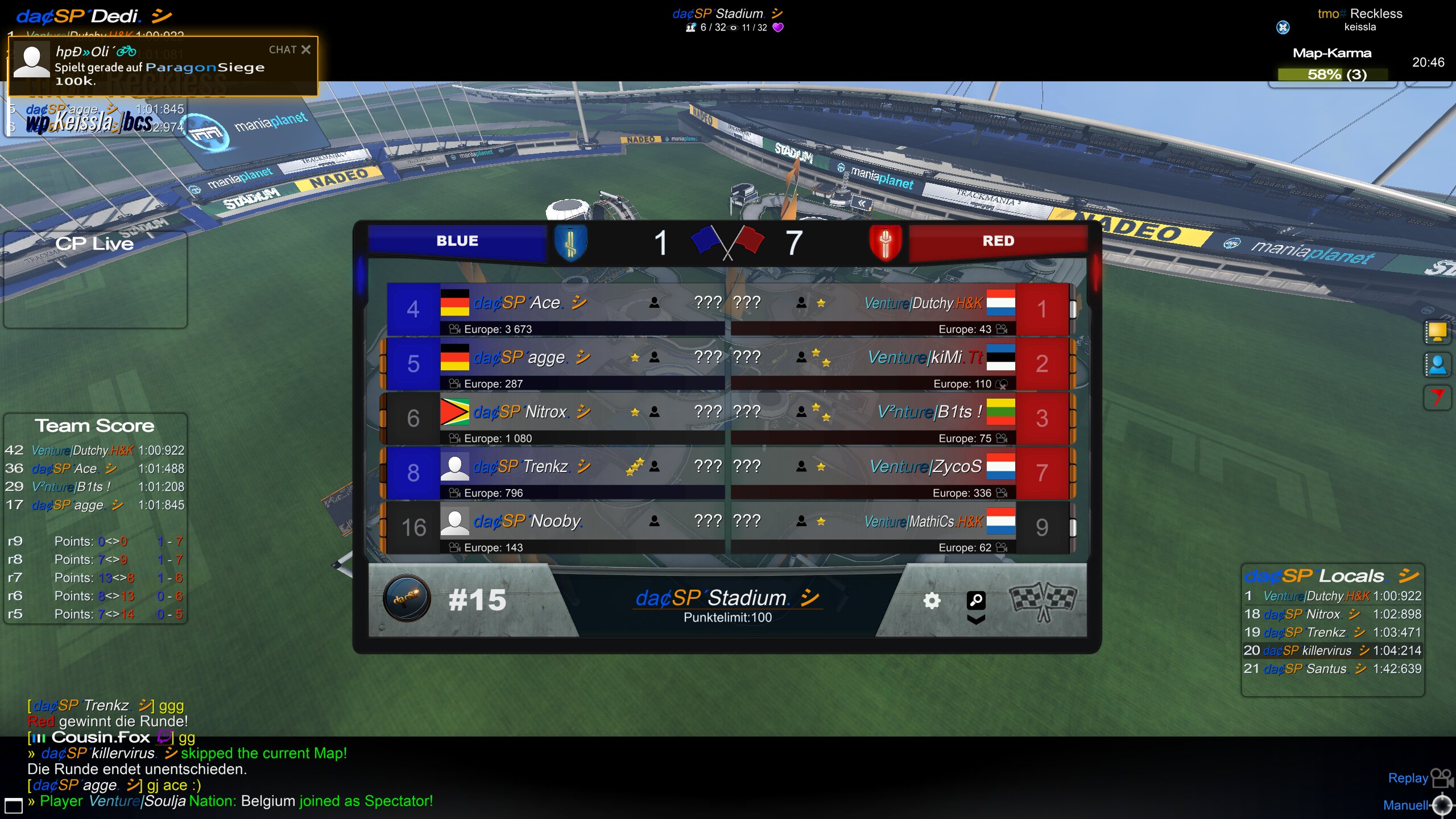Choose da¢SP'agge in the blue team

[x=556, y=363]
